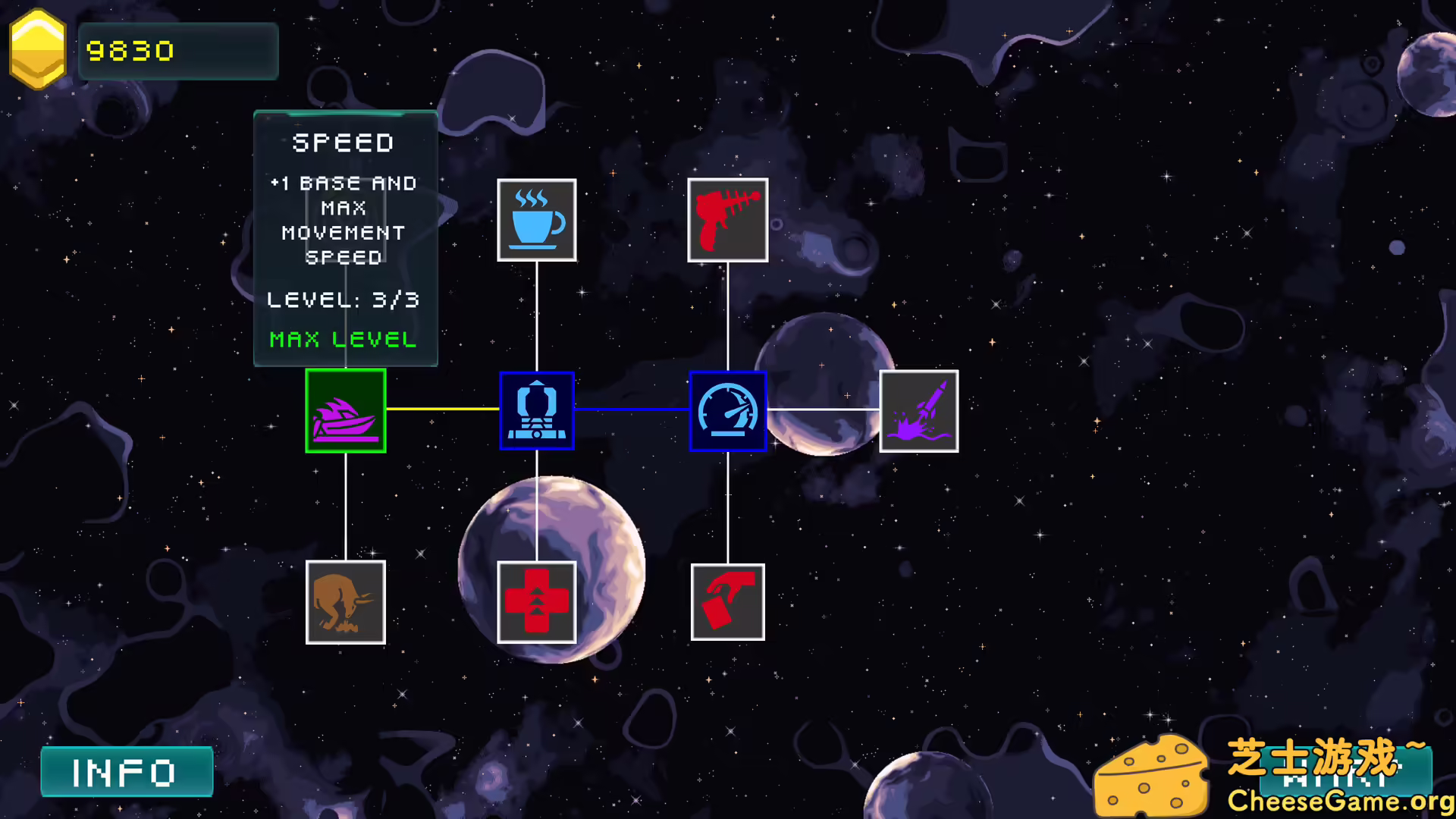Select the bull charge skill node
The height and width of the screenshot is (819, 1456).
click(345, 601)
